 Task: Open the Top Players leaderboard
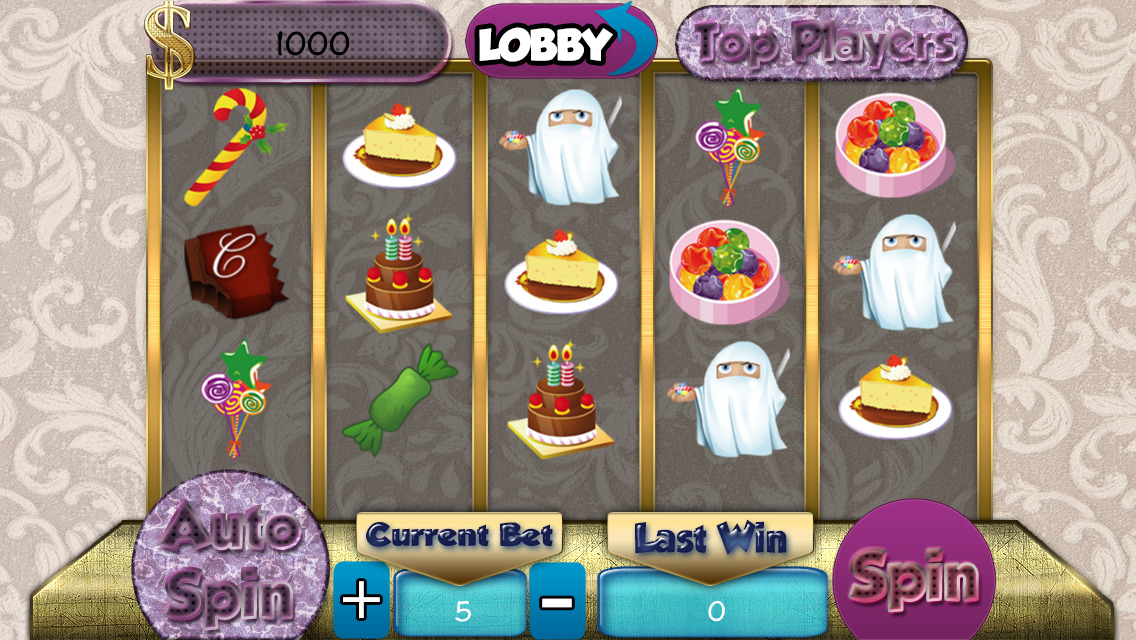822,42
